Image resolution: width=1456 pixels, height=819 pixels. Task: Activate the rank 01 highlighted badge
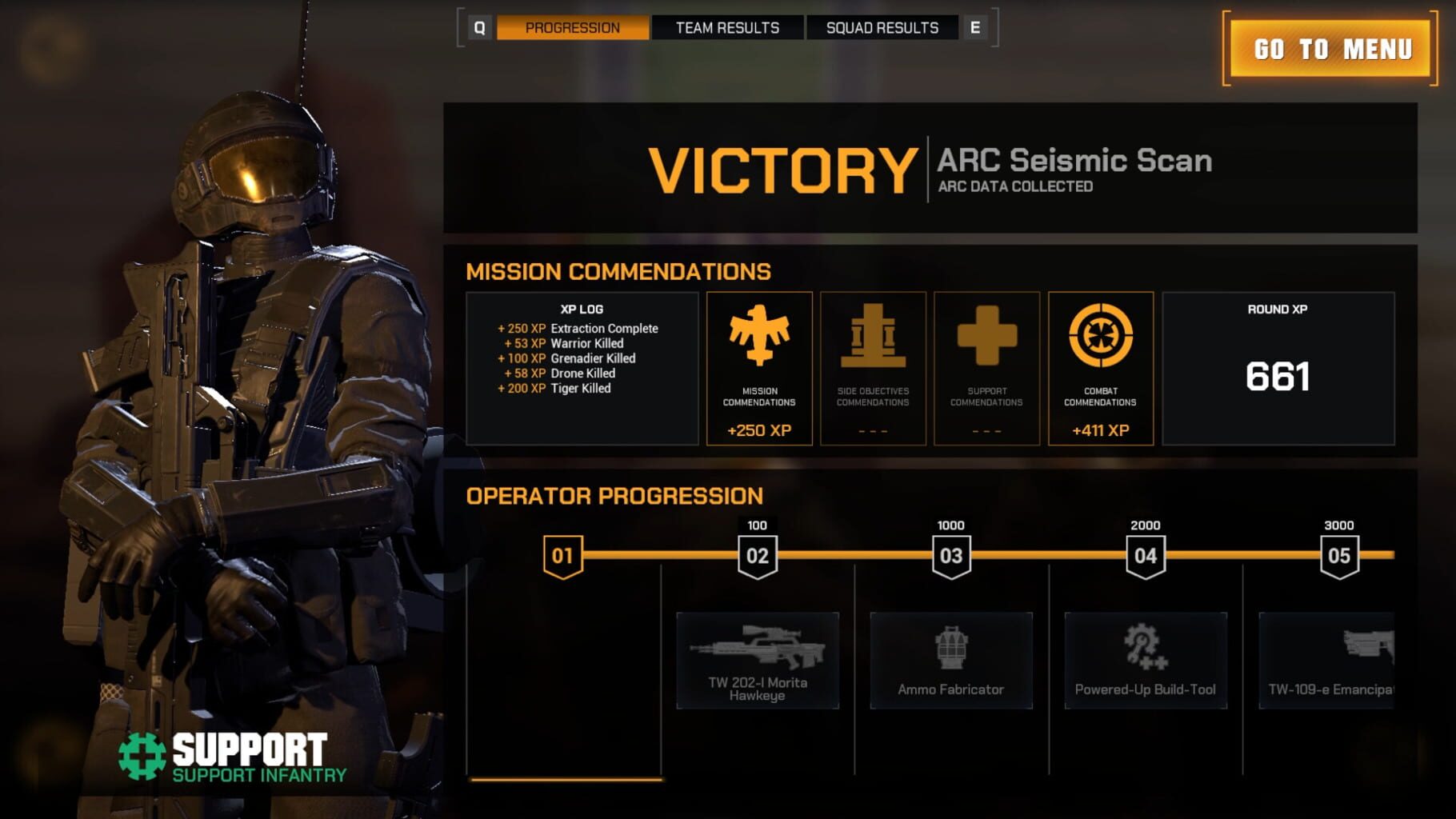565,553
